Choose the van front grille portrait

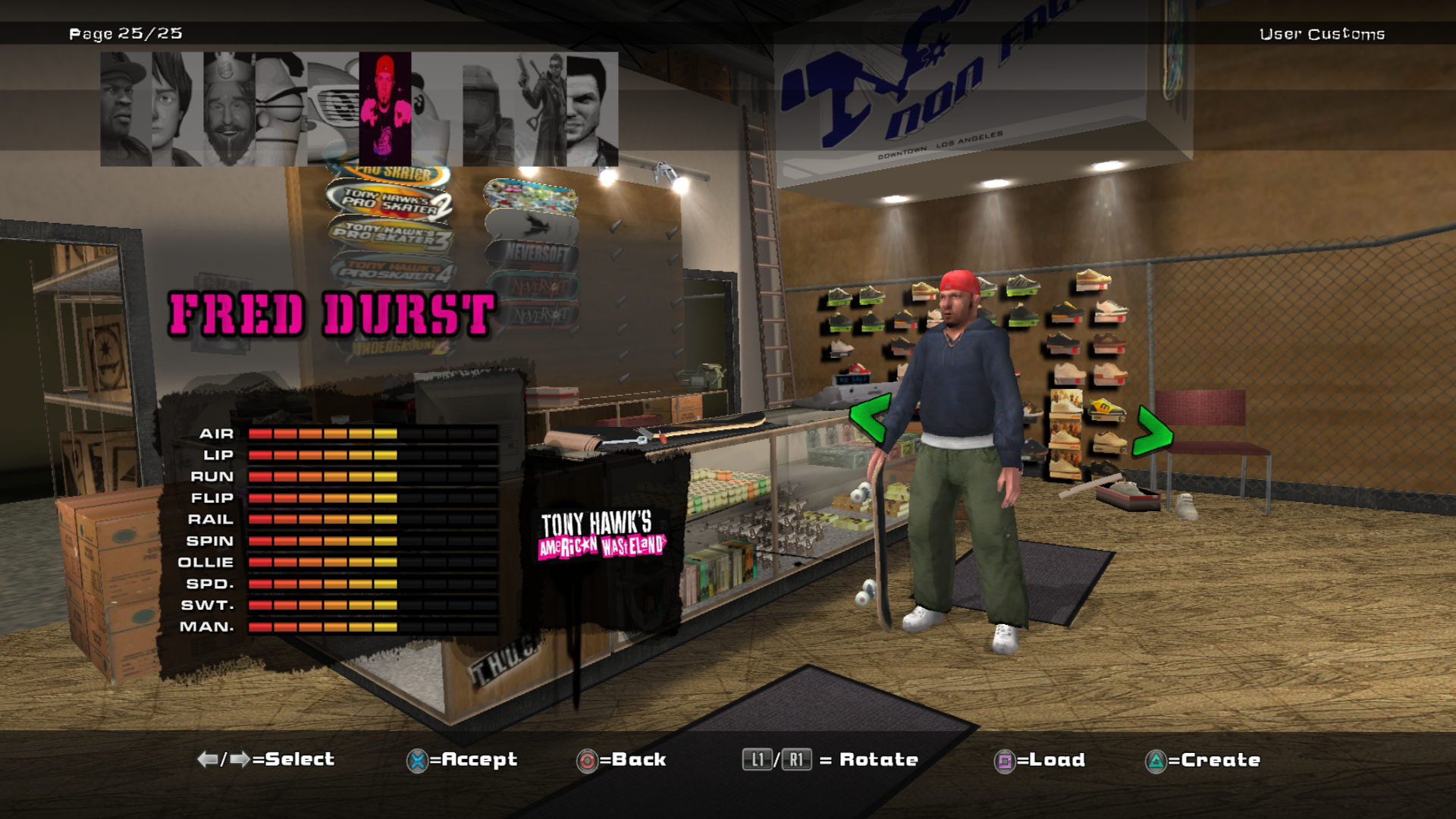click(x=333, y=109)
